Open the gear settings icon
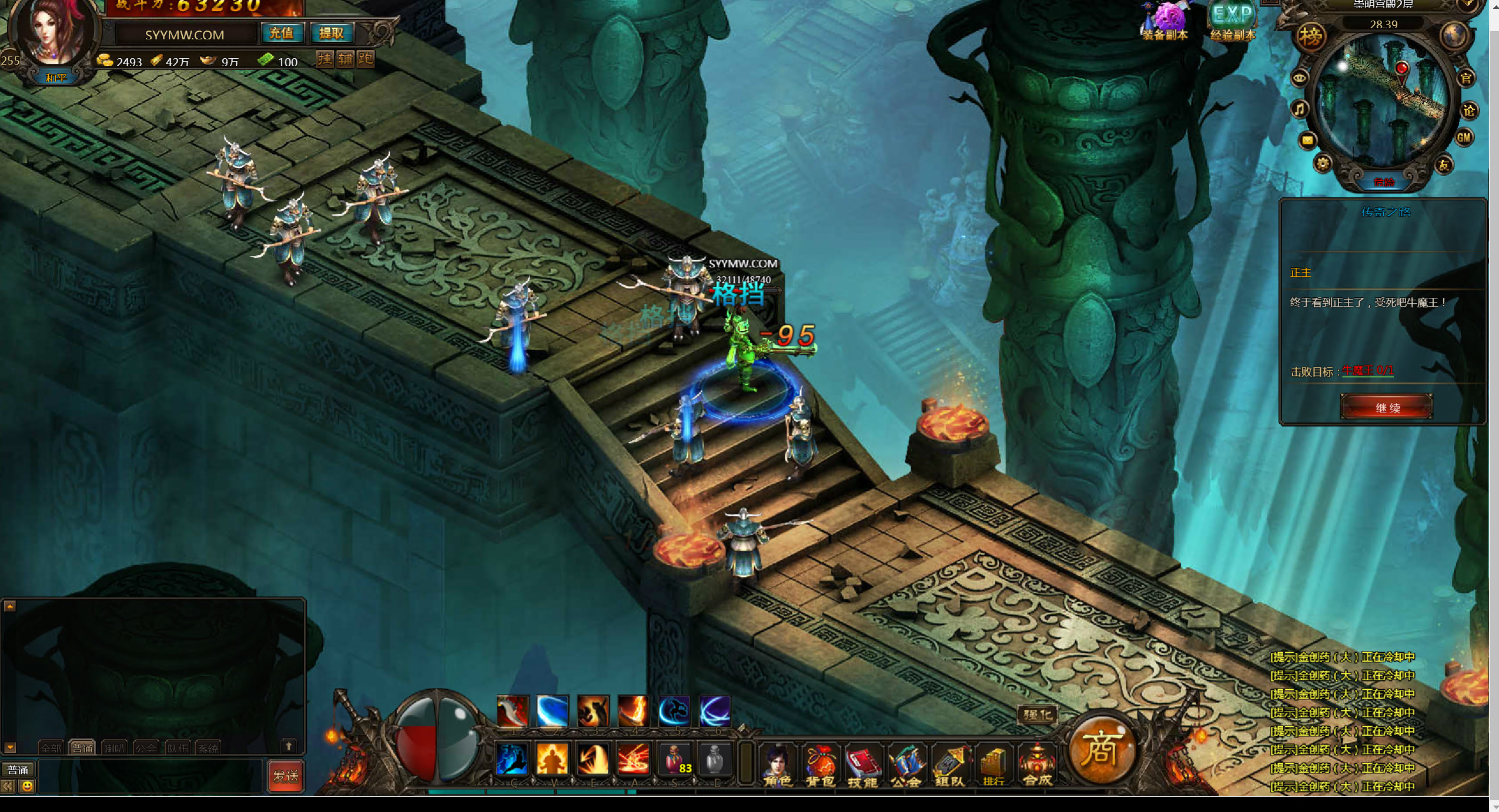The image size is (1499, 812). [1323, 163]
